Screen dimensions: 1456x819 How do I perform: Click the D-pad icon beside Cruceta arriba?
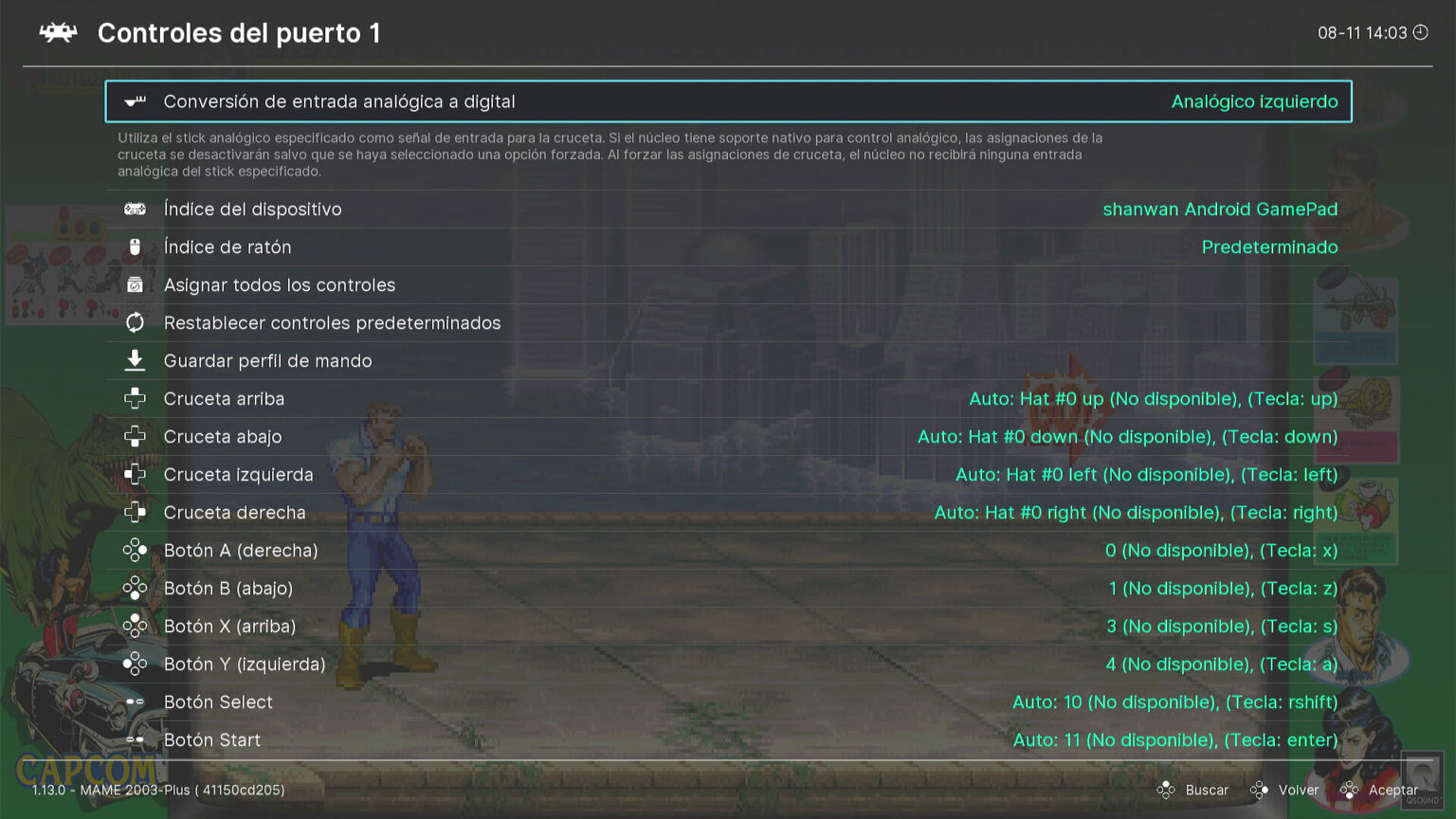[x=135, y=398]
